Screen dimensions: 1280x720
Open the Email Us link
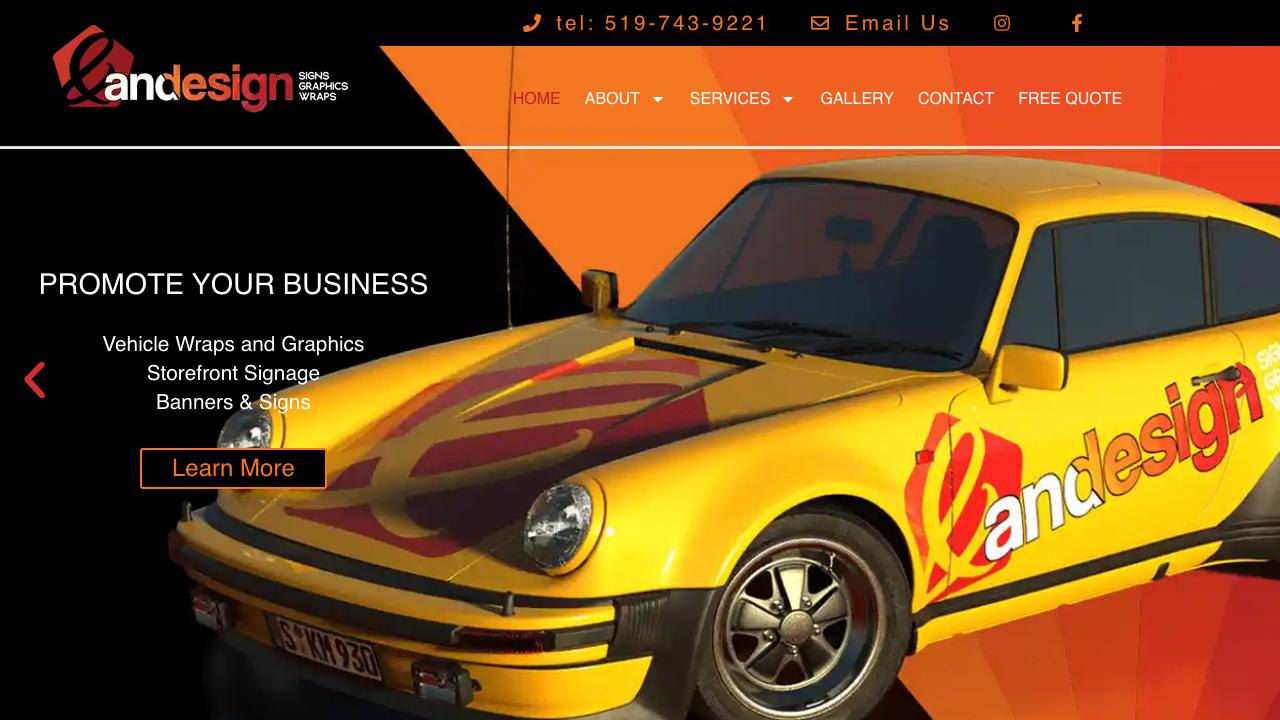(x=880, y=23)
